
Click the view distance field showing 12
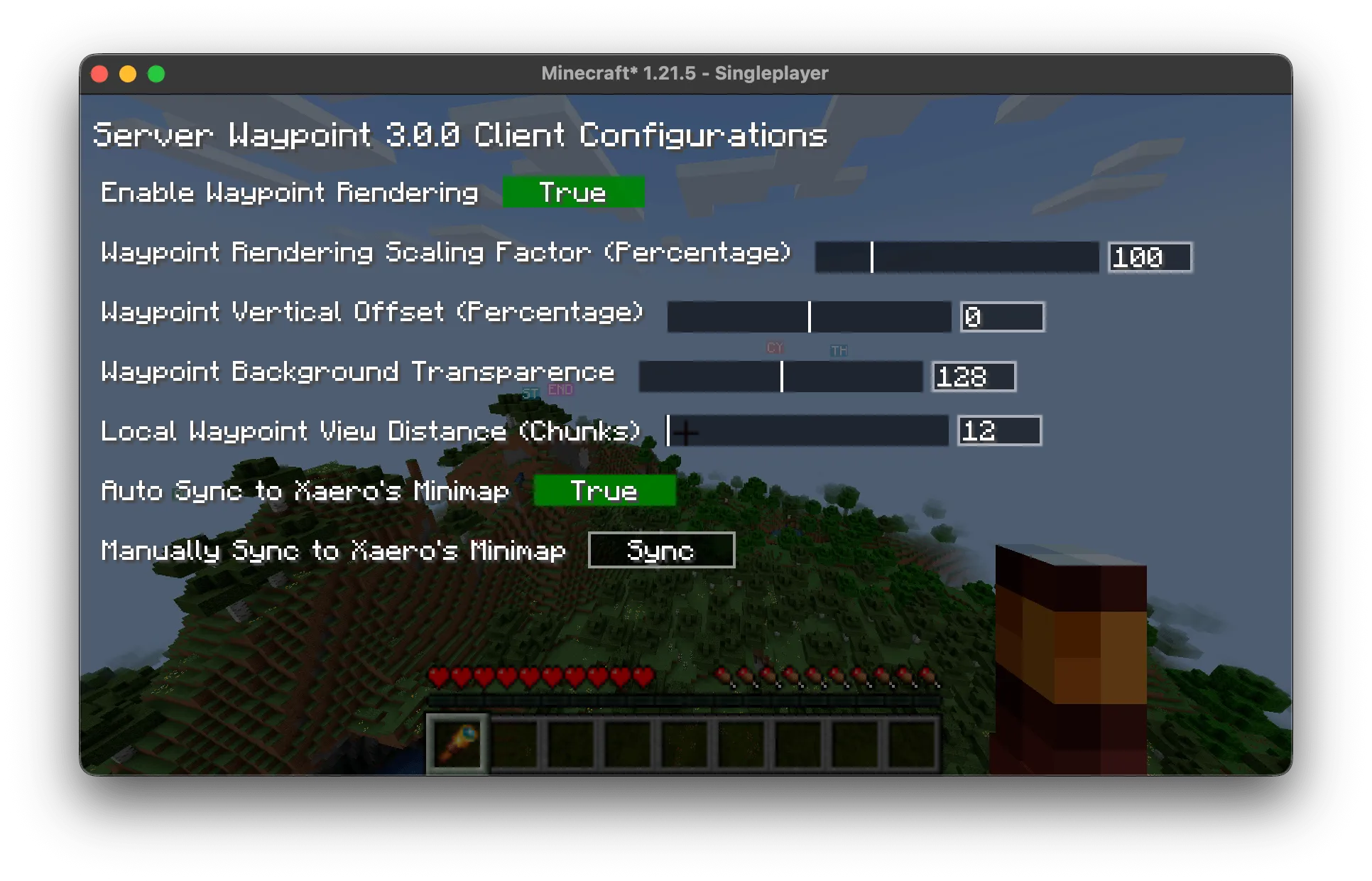(x=998, y=431)
